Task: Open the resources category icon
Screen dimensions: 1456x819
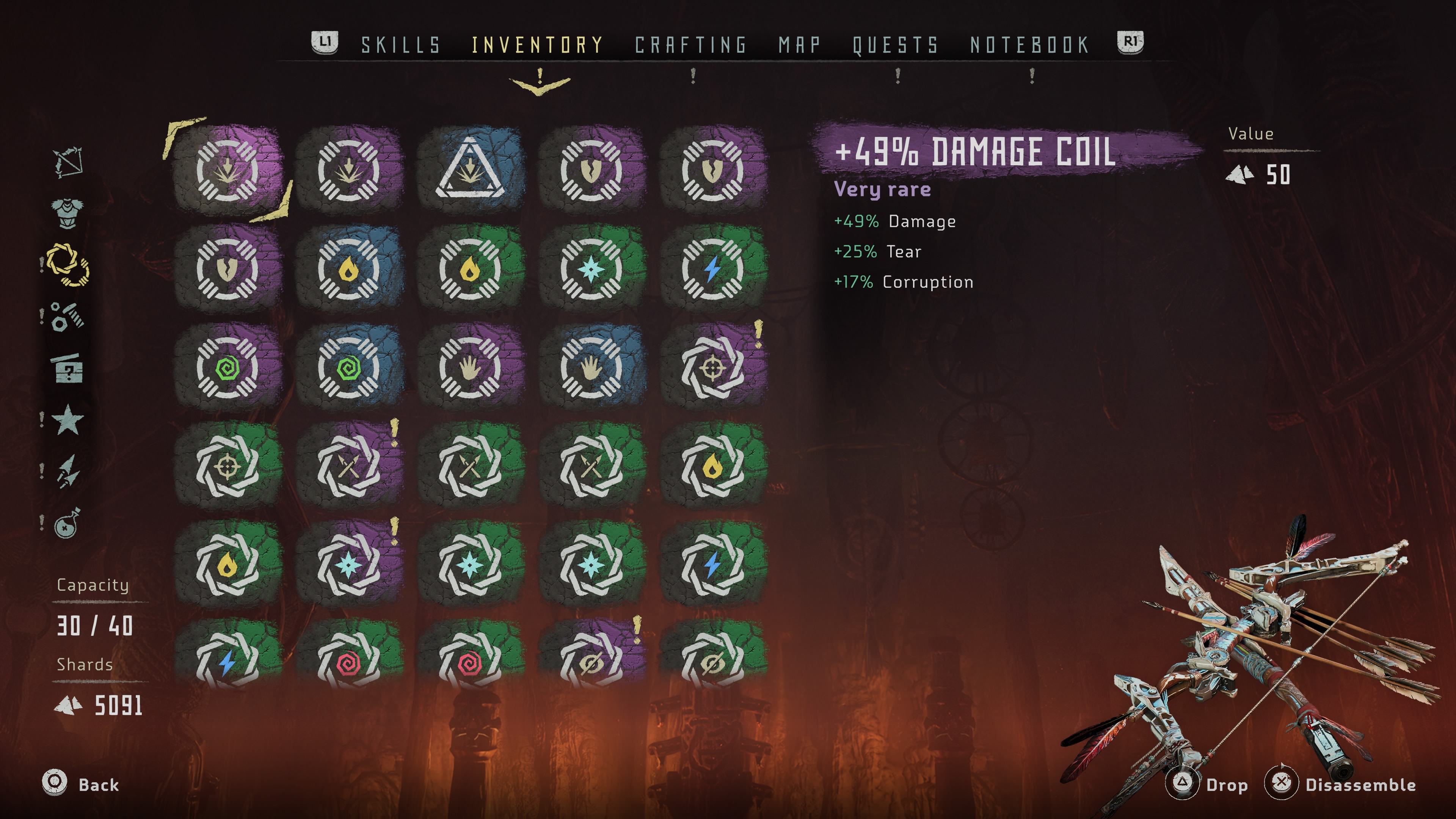Action: point(68,317)
